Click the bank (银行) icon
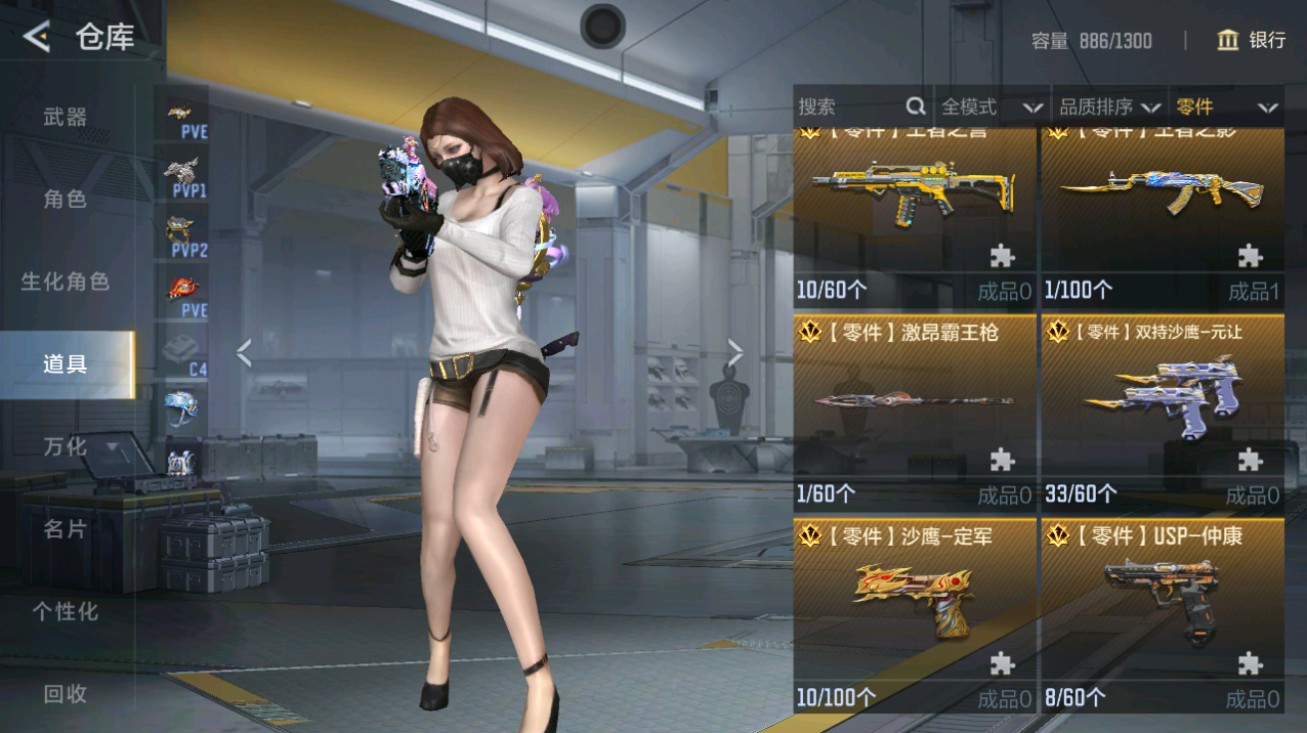Viewport: 1307px width, 733px height. pyautogui.click(x=1227, y=41)
